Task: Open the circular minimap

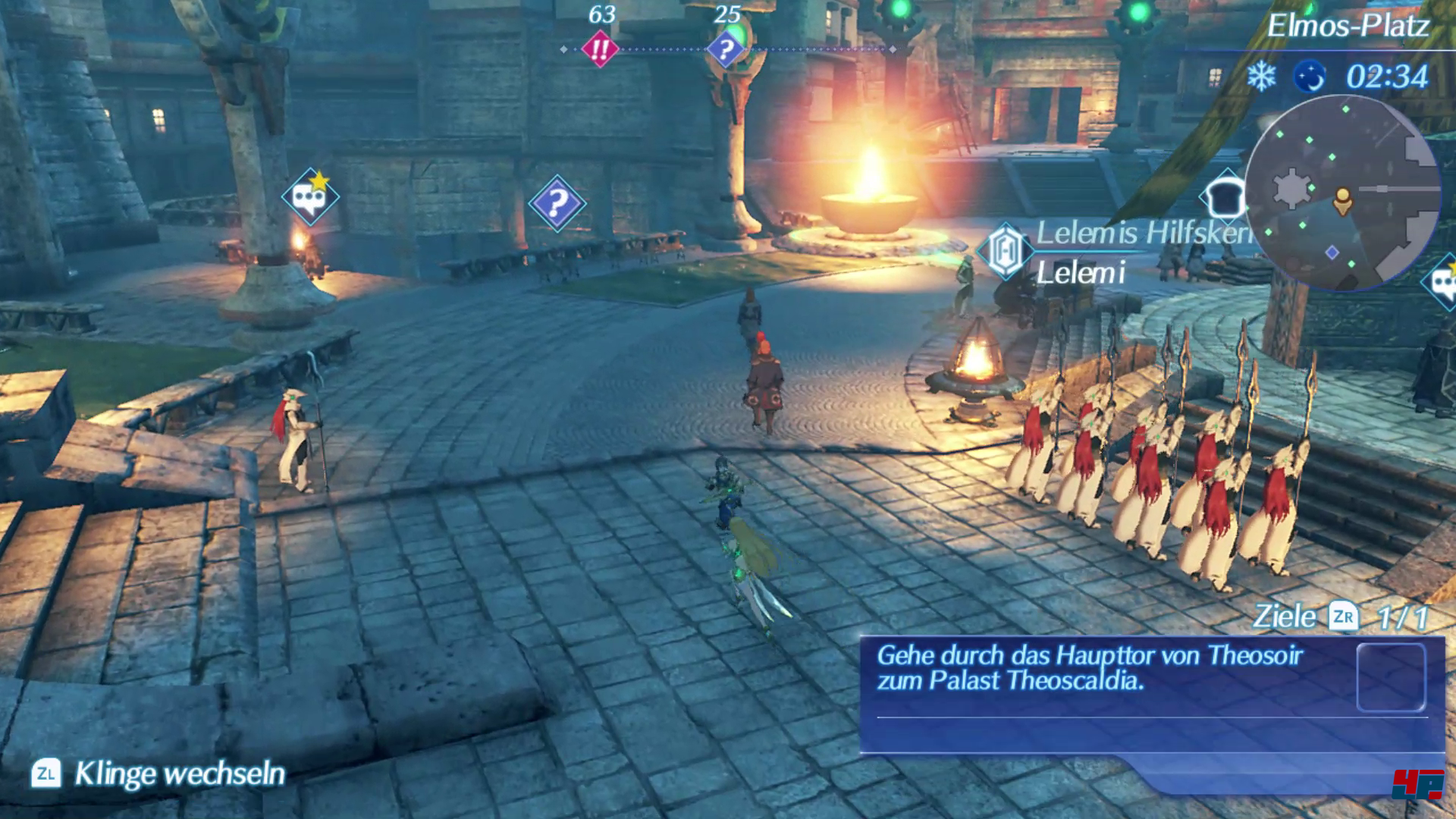Action: pyautogui.click(x=1341, y=193)
